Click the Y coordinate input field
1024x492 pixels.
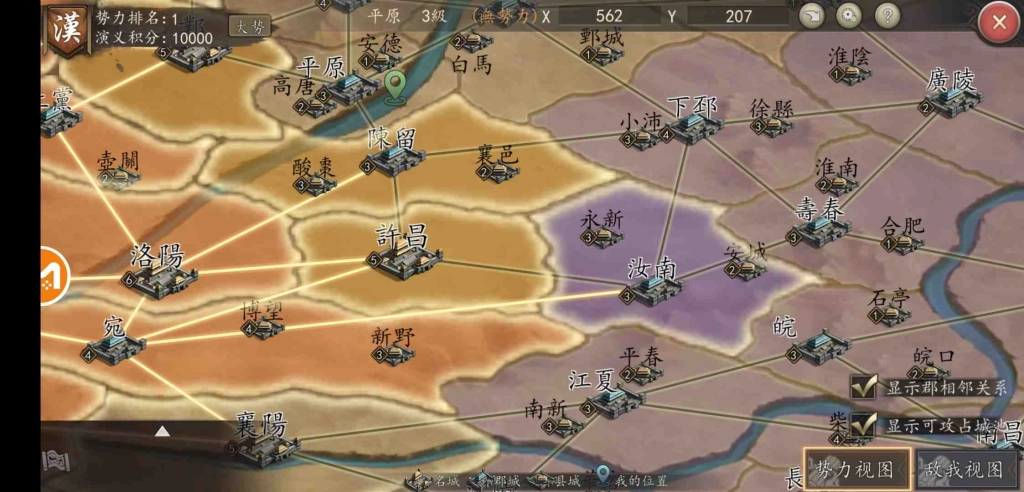pyautogui.click(x=738, y=16)
